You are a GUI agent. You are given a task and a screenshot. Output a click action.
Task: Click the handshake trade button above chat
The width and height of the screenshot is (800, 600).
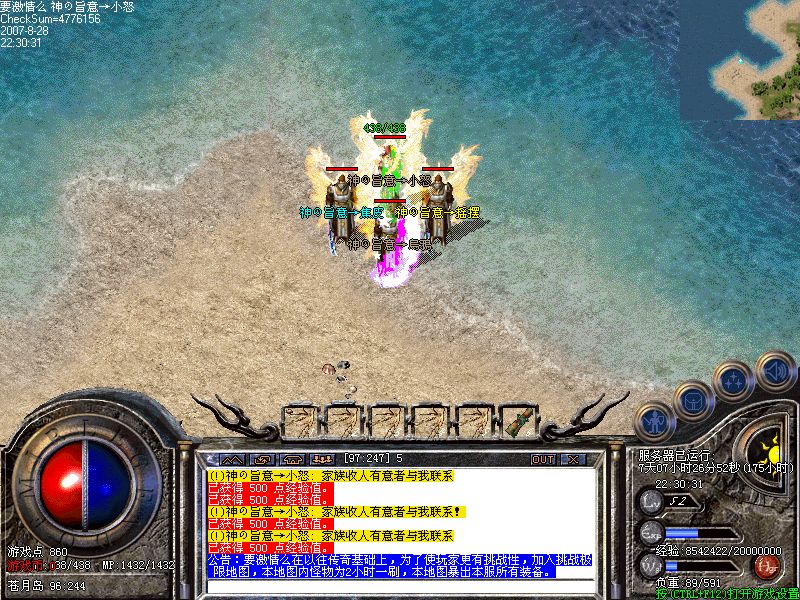[x=263, y=459]
